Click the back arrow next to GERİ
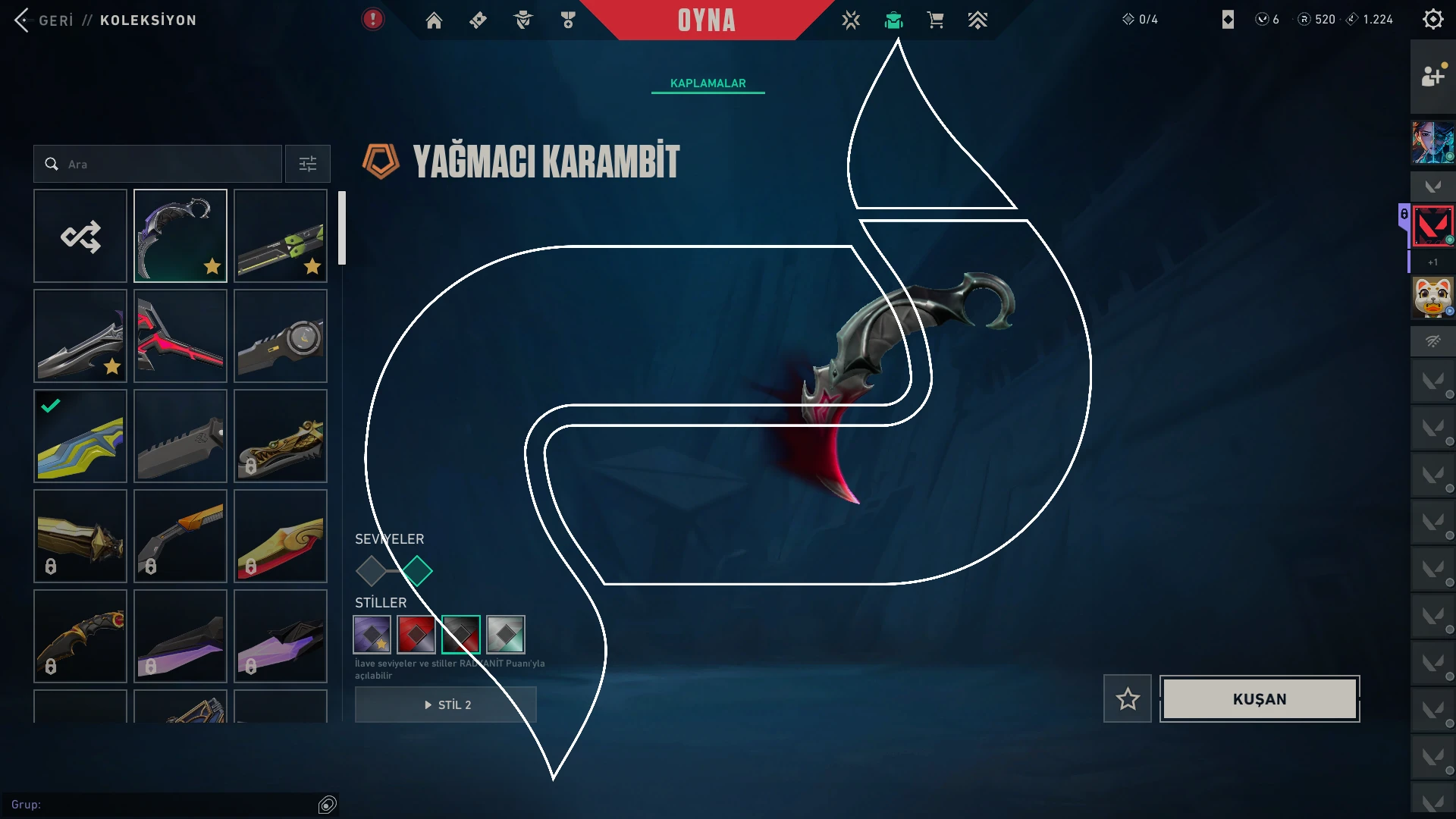 (20, 20)
